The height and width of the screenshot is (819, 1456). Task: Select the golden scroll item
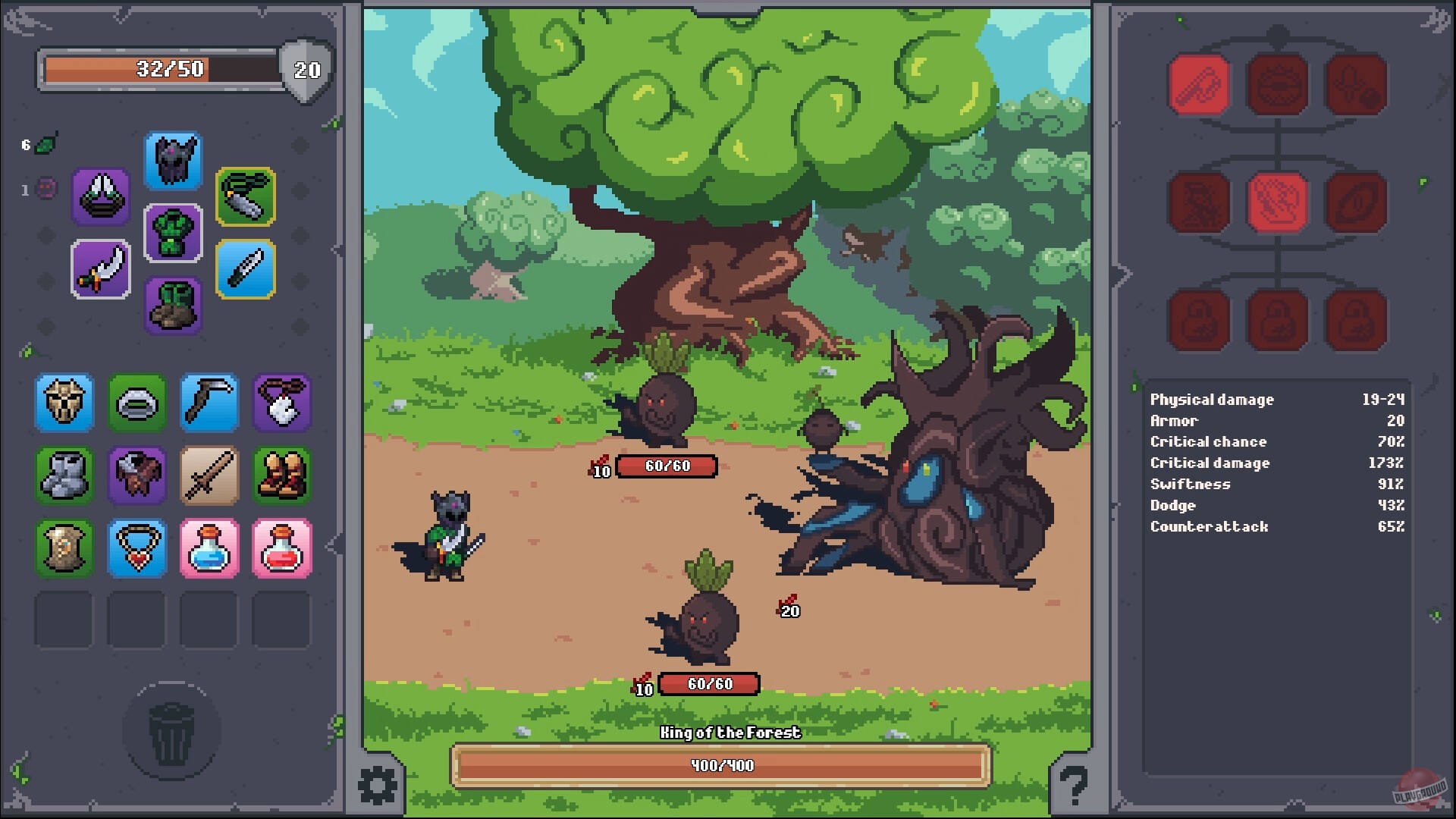[x=64, y=548]
